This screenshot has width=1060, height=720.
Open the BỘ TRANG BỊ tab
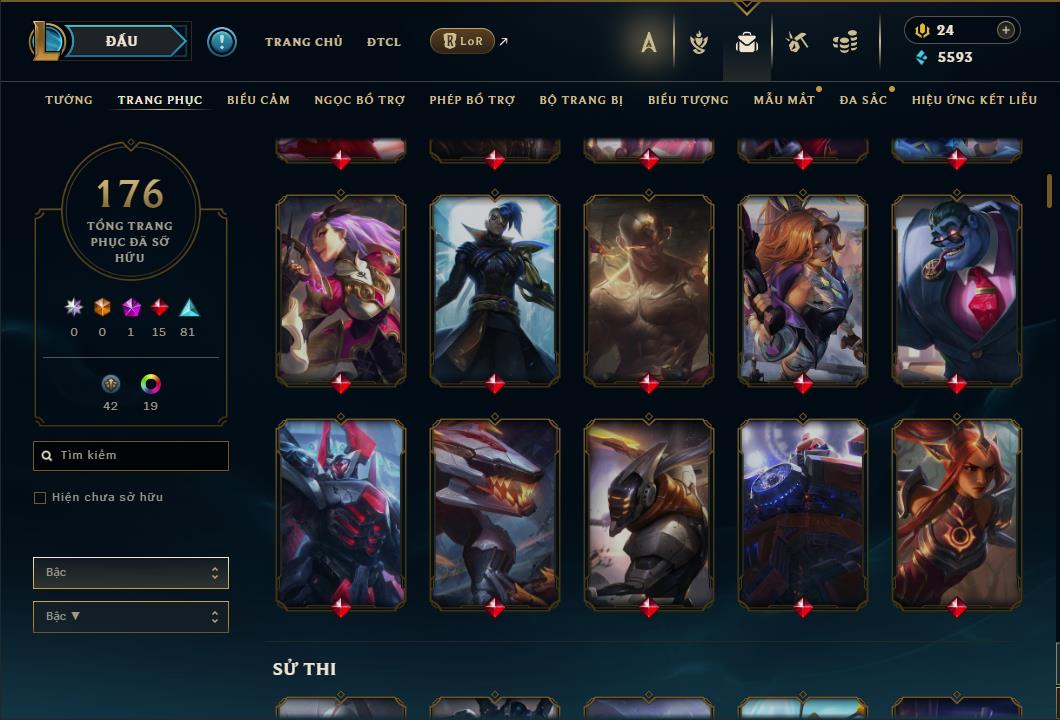(581, 100)
